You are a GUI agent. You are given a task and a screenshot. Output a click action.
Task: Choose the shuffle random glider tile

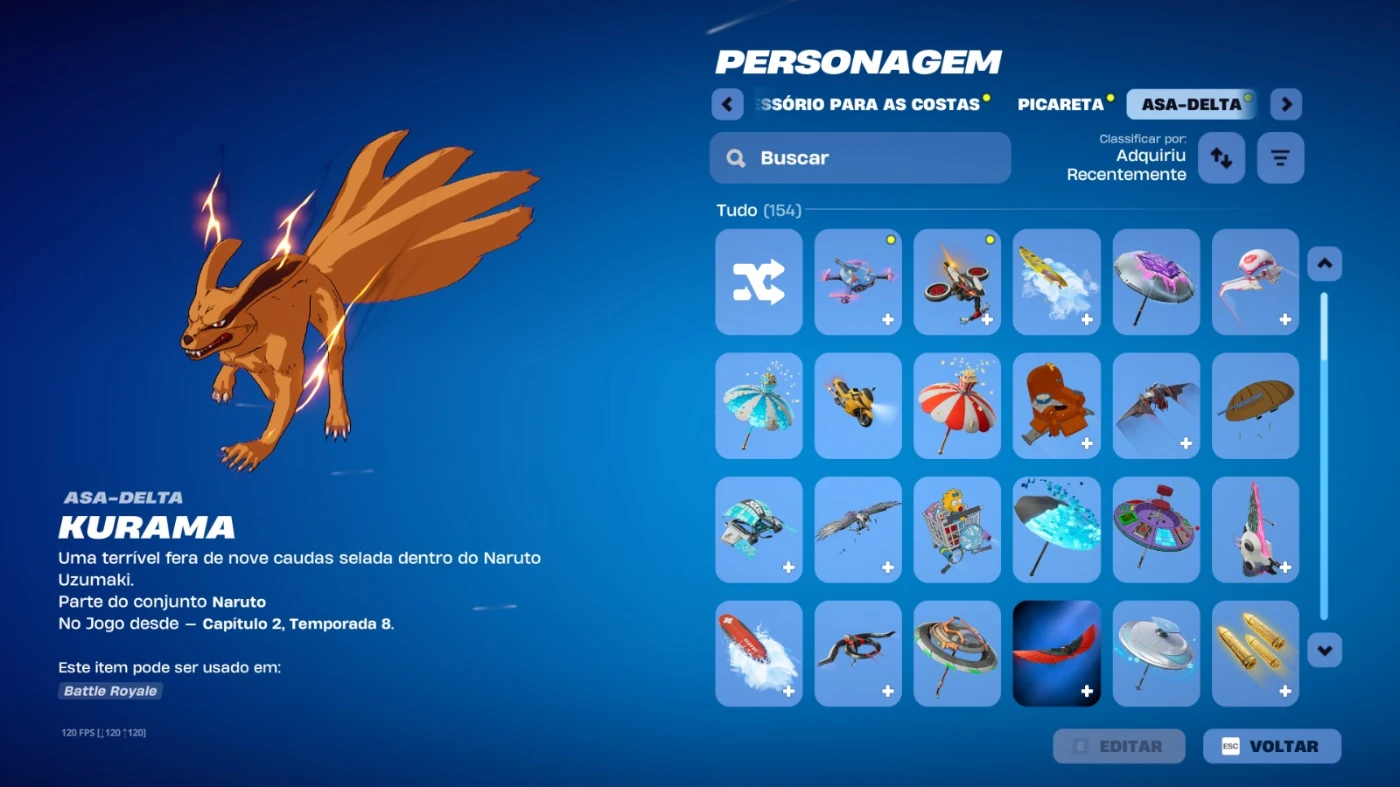759,282
